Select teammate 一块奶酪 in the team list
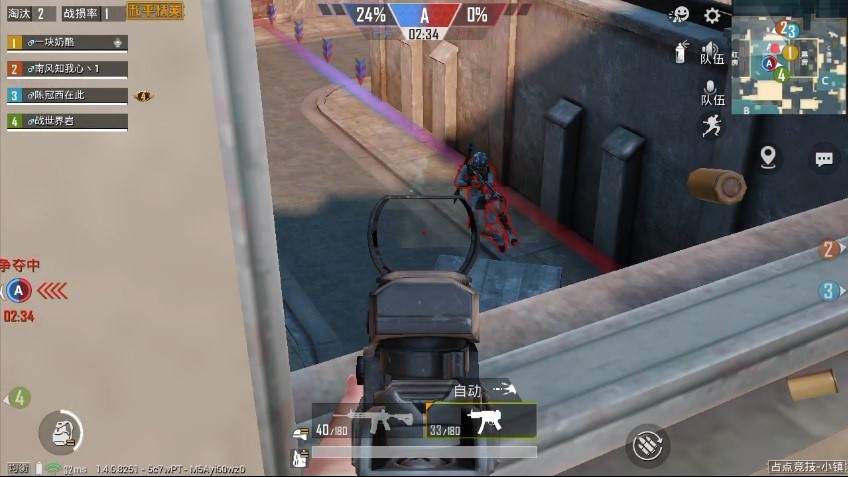Image resolution: width=848 pixels, height=477 pixels. tap(67, 43)
